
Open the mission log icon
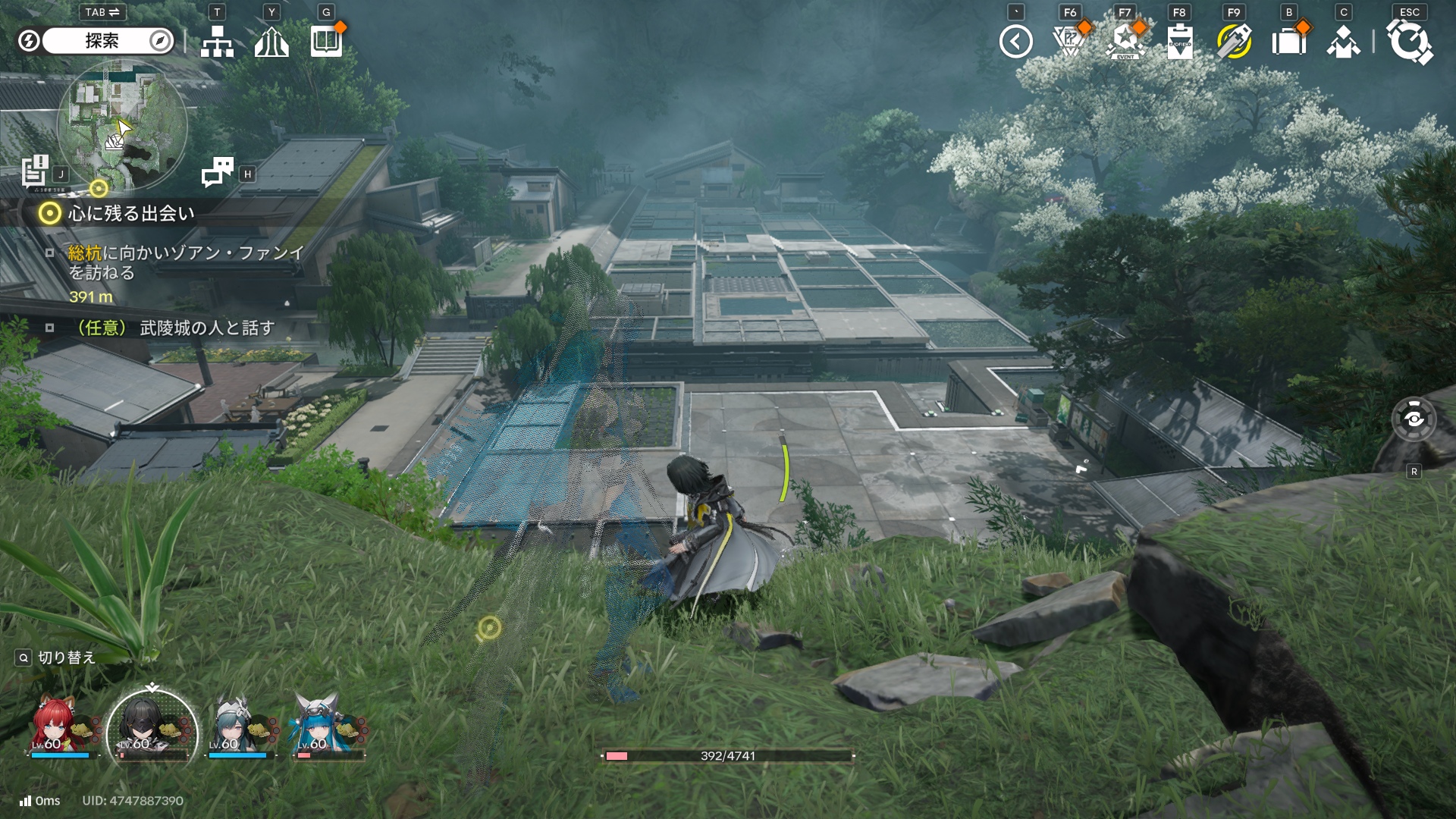tap(35, 171)
